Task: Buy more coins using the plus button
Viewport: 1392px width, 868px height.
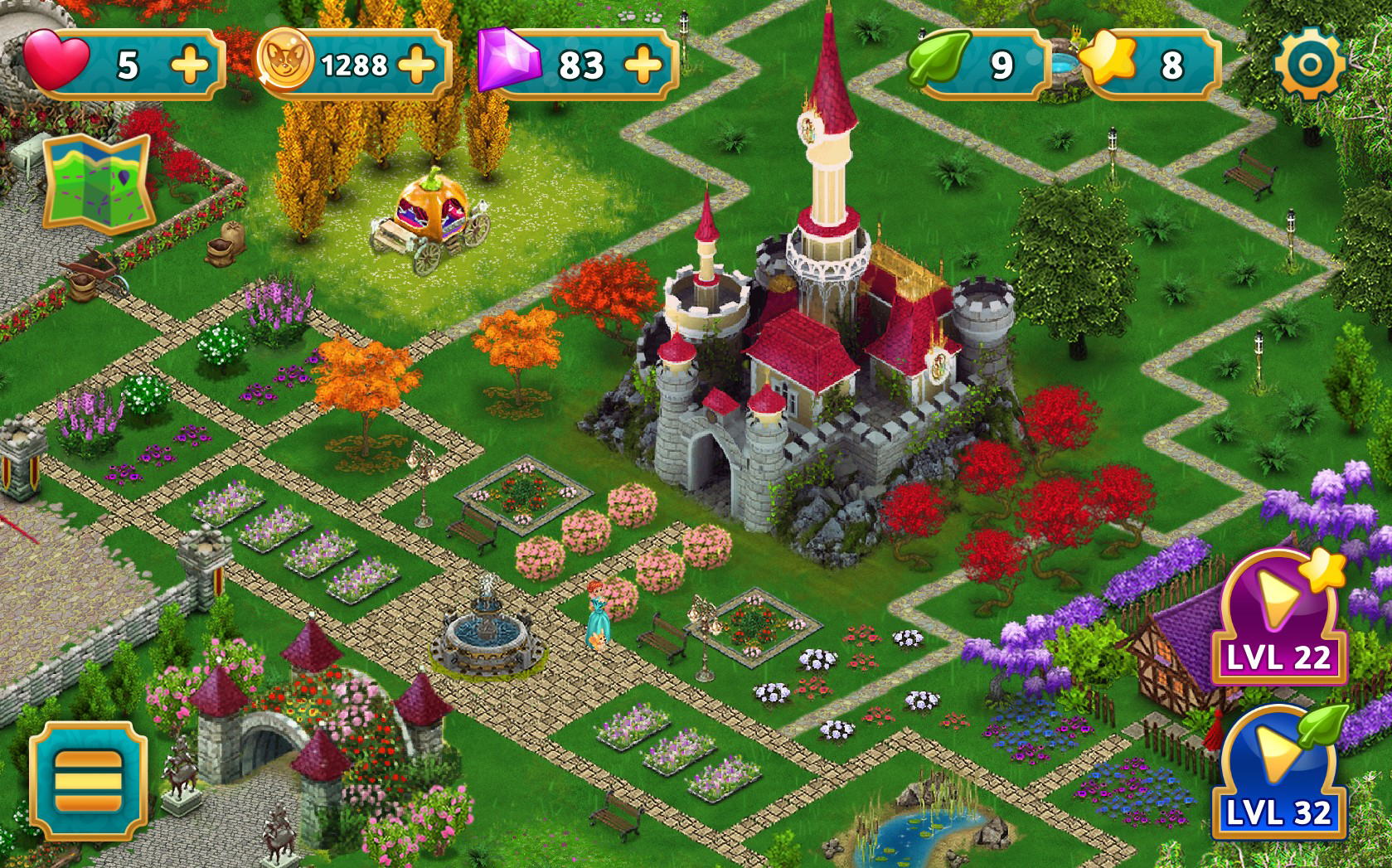Action: pos(417,65)
